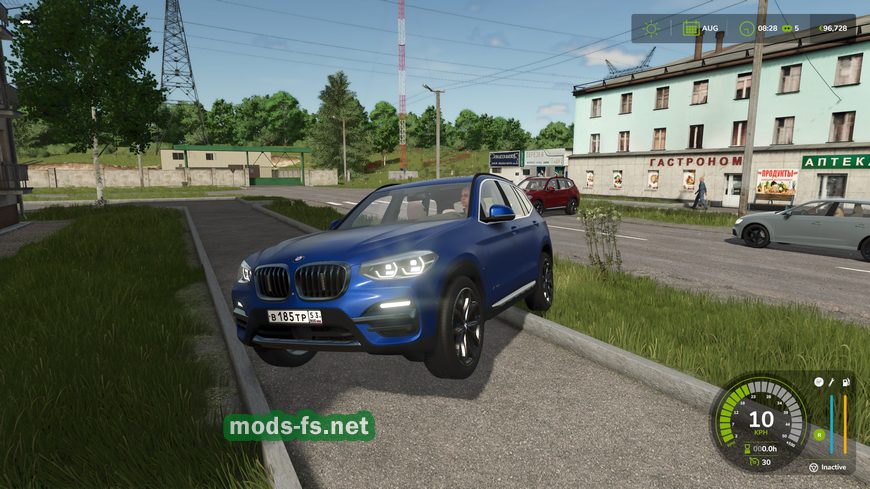Select the green R gear indicator
870x489 pixels.
point(819,434)
